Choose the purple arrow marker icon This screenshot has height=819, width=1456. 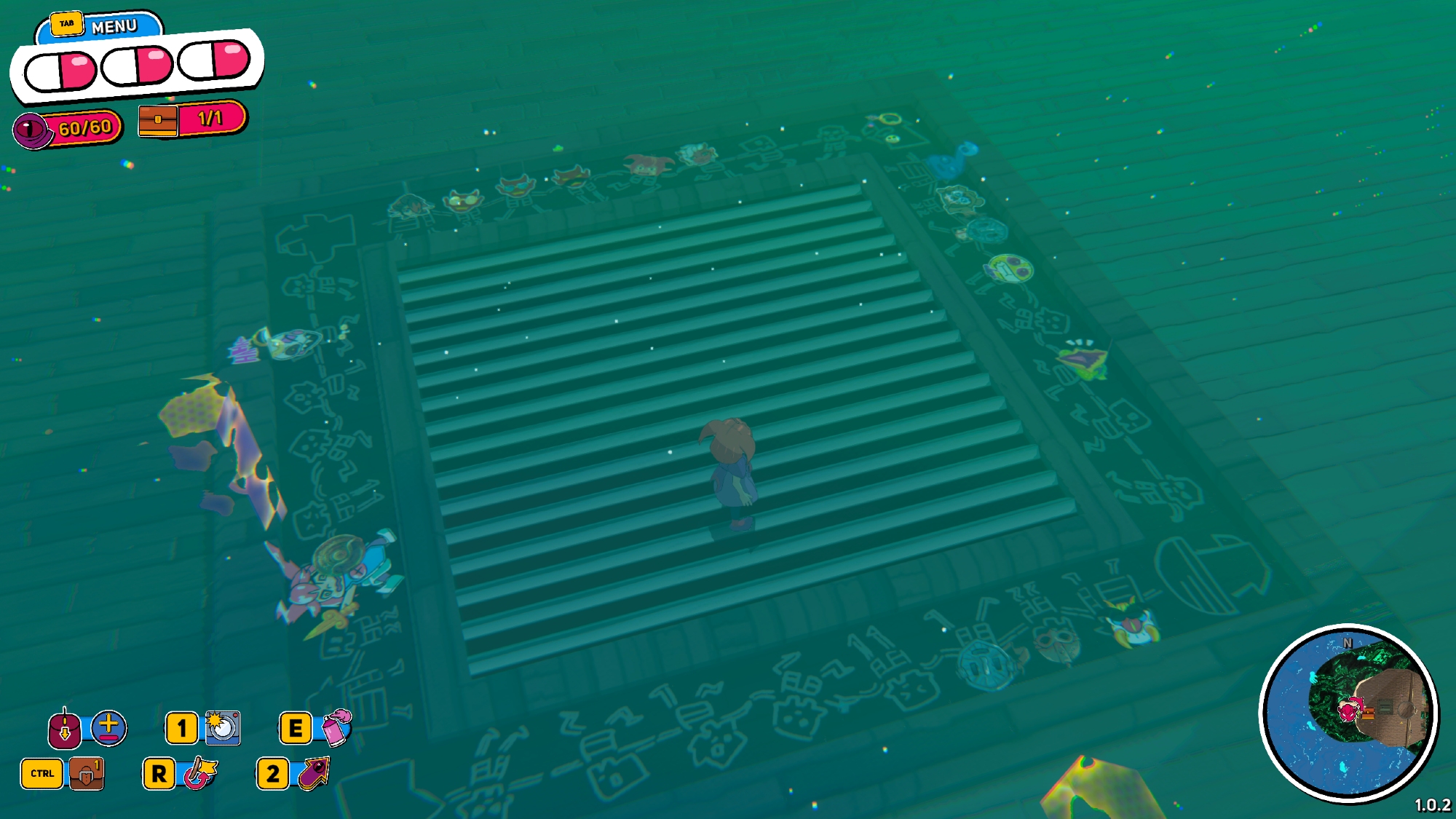(x=314, y=773)
